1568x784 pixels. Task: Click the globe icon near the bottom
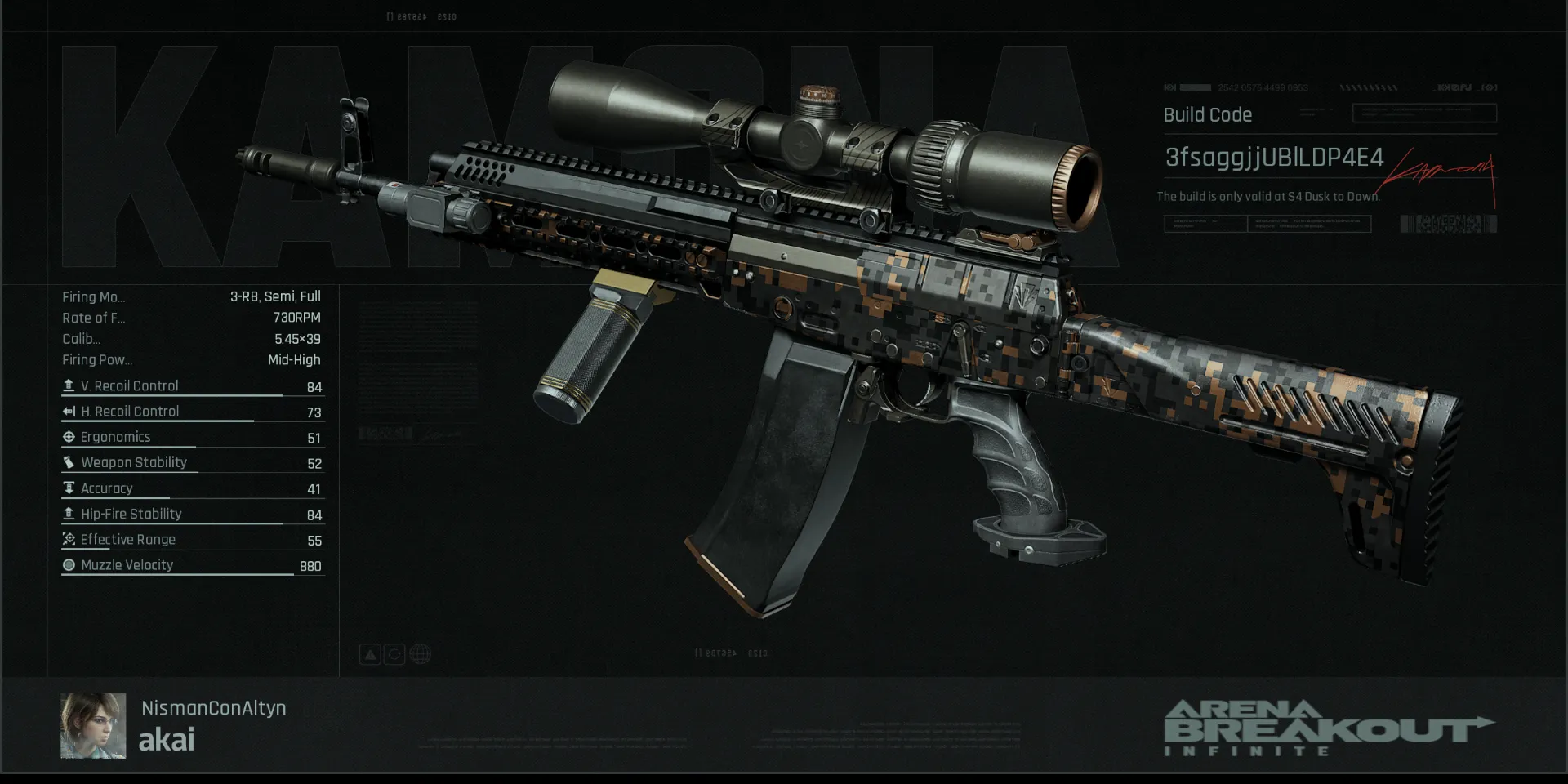(419, 653)
